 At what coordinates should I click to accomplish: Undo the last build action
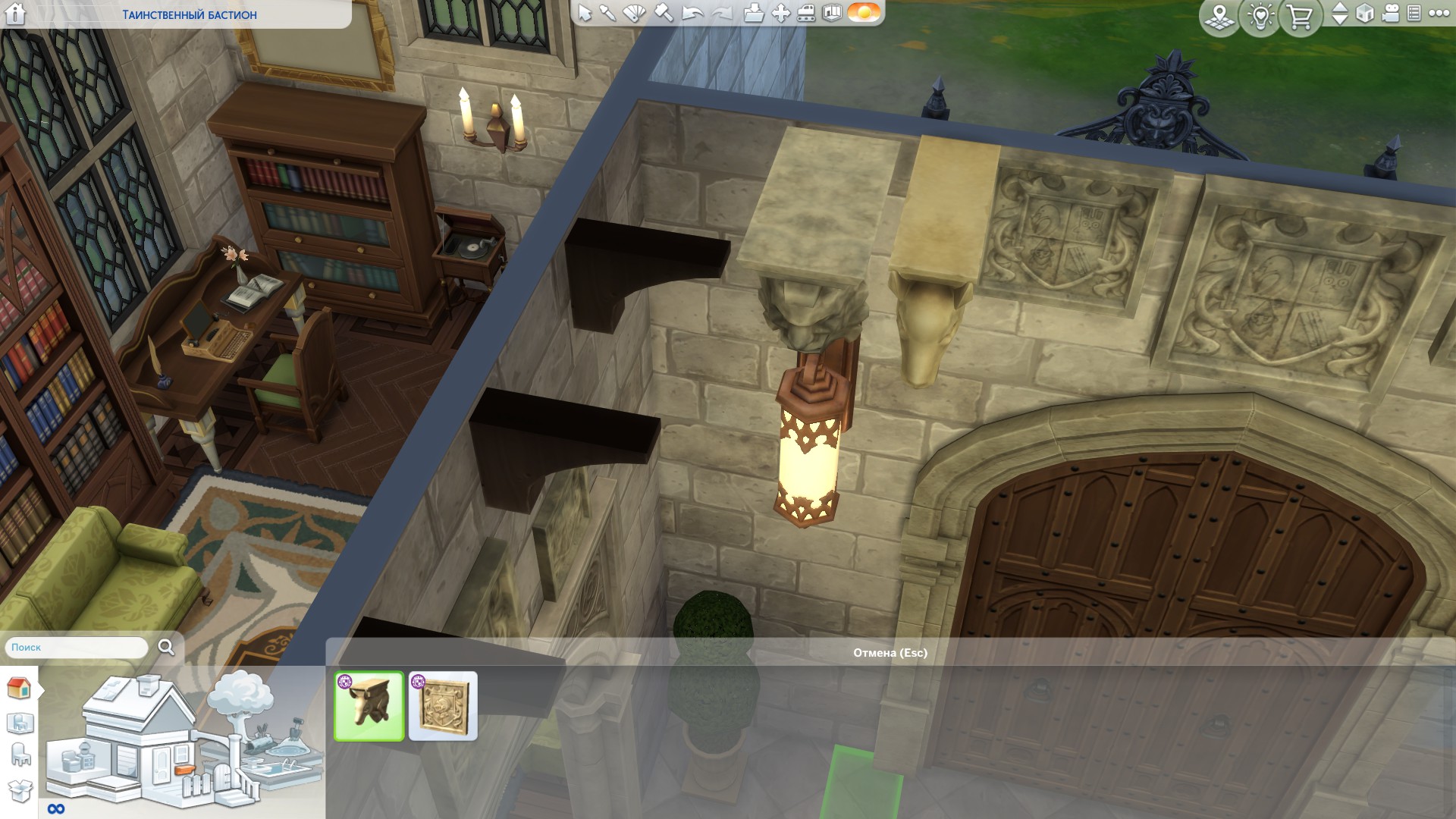692,13
